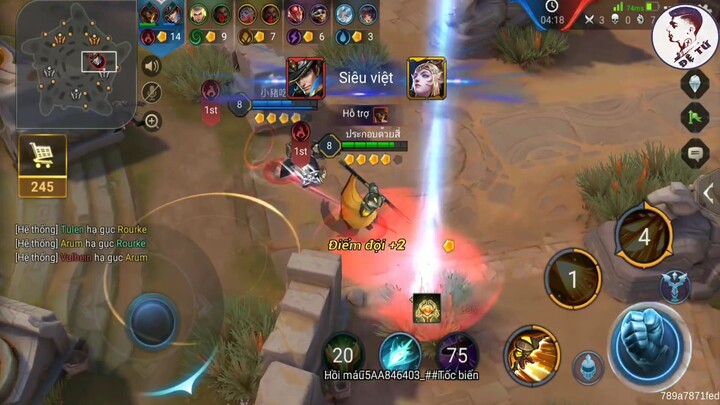Viewport: 720px width, 405px height.
Task: Toggle the speaker sound icon
Action: click(x=152, y=67)
